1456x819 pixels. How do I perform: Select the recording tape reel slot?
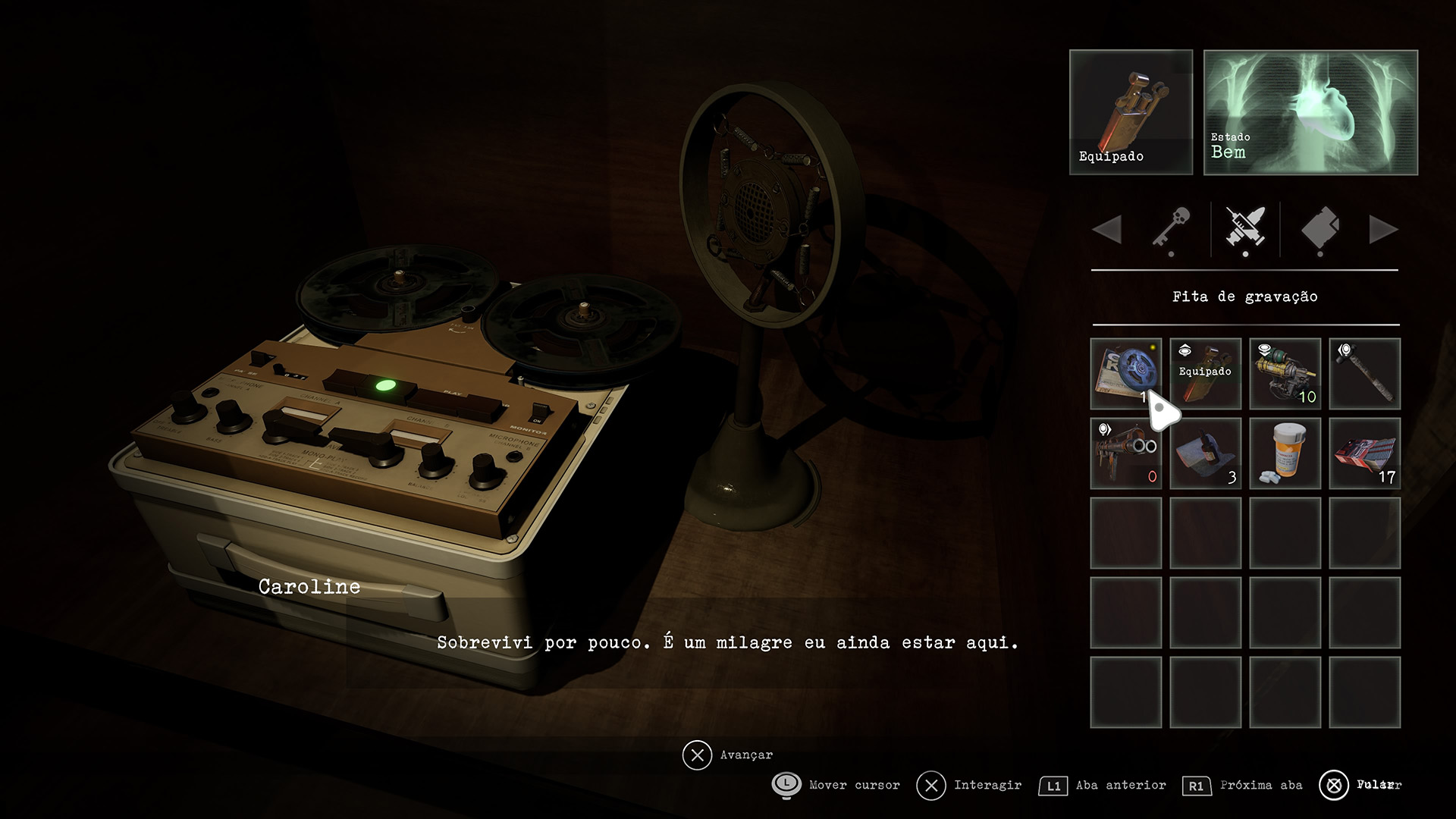[1125, 373]
